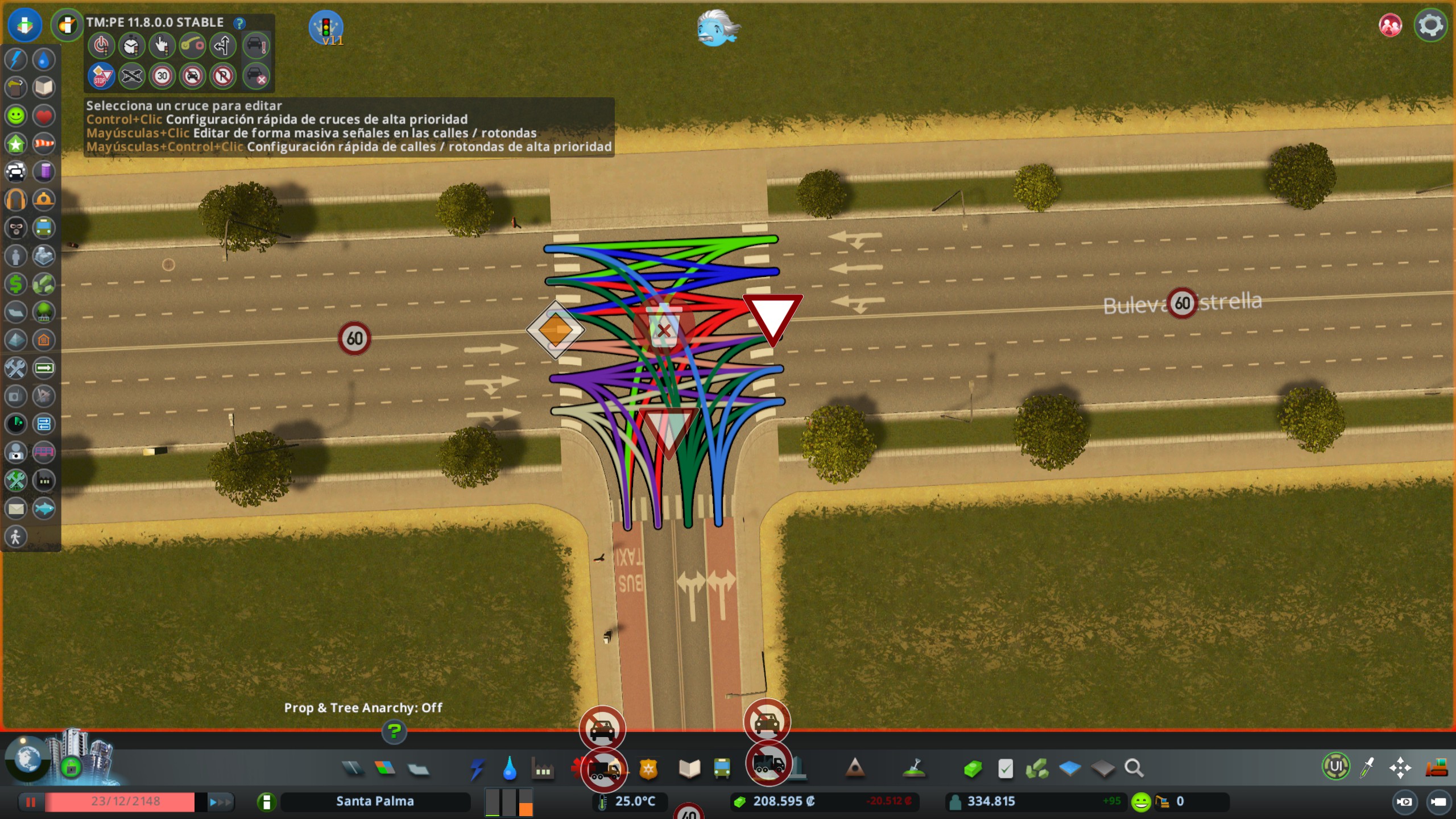Select the priority signs STOP tool in TM:PE
The image size is (1456, 819).
click(101, 76)
